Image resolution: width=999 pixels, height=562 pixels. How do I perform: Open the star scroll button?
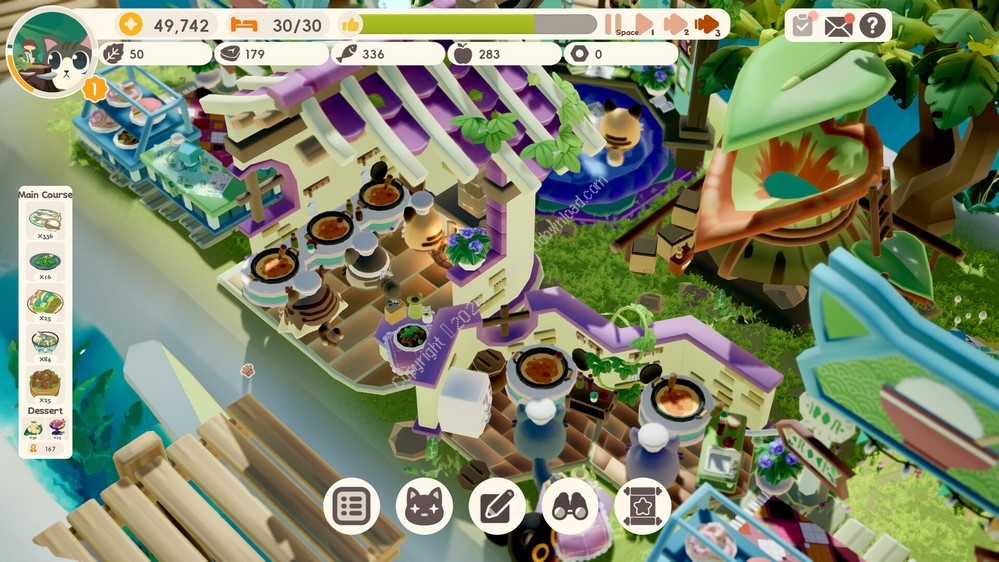click(x=642, y=506)
